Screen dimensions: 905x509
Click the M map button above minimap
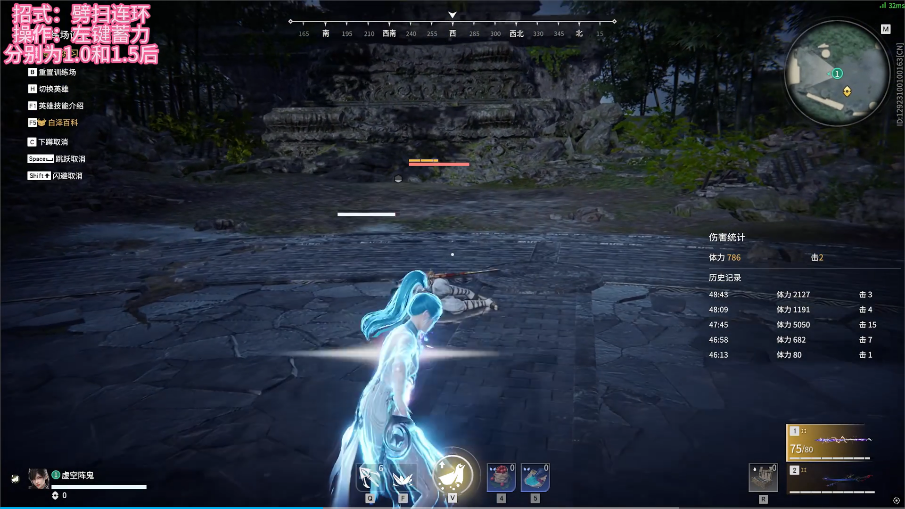click(x=885, y=30)
